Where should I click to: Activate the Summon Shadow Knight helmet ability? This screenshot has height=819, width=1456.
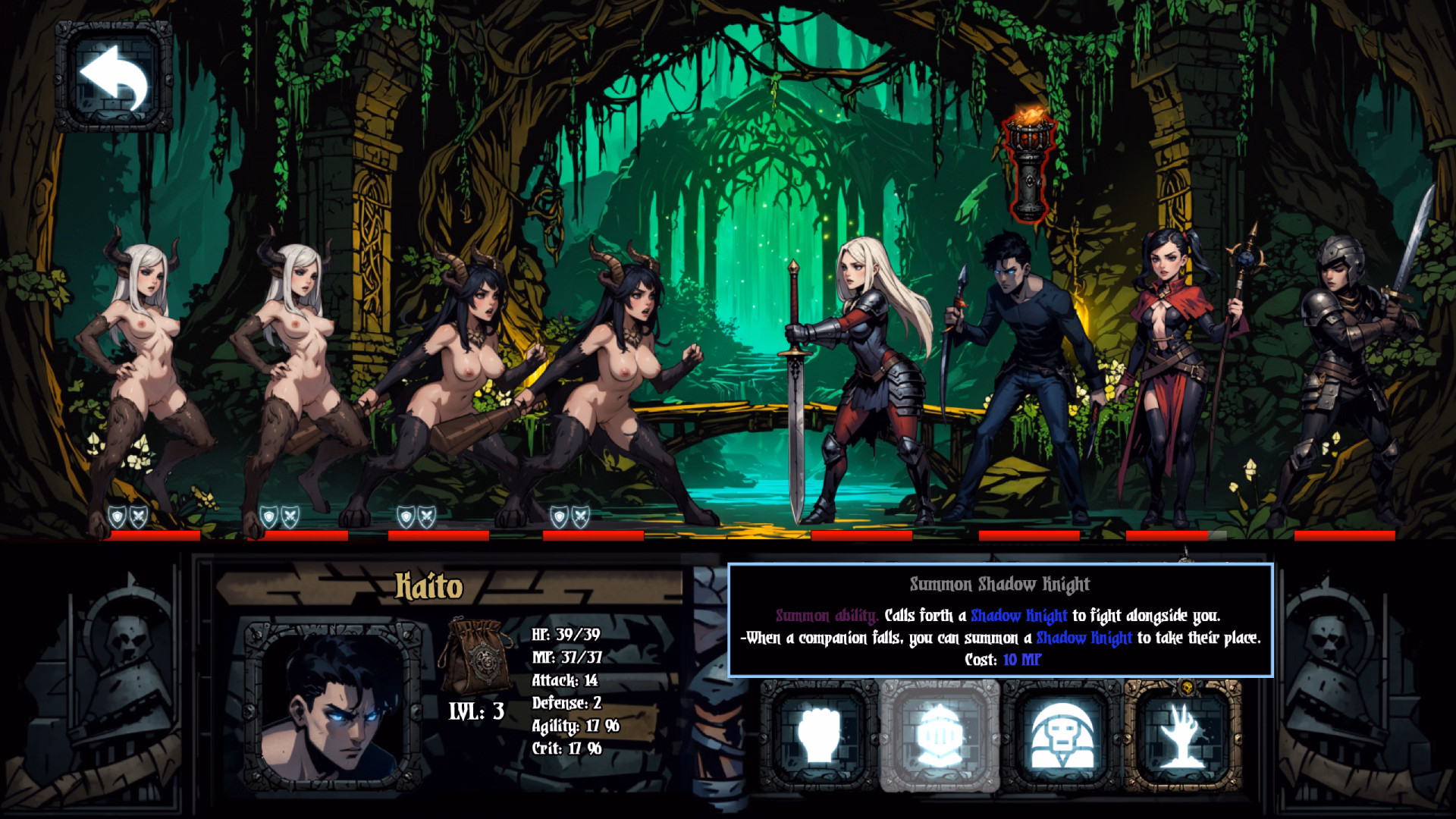click(940, 734)
